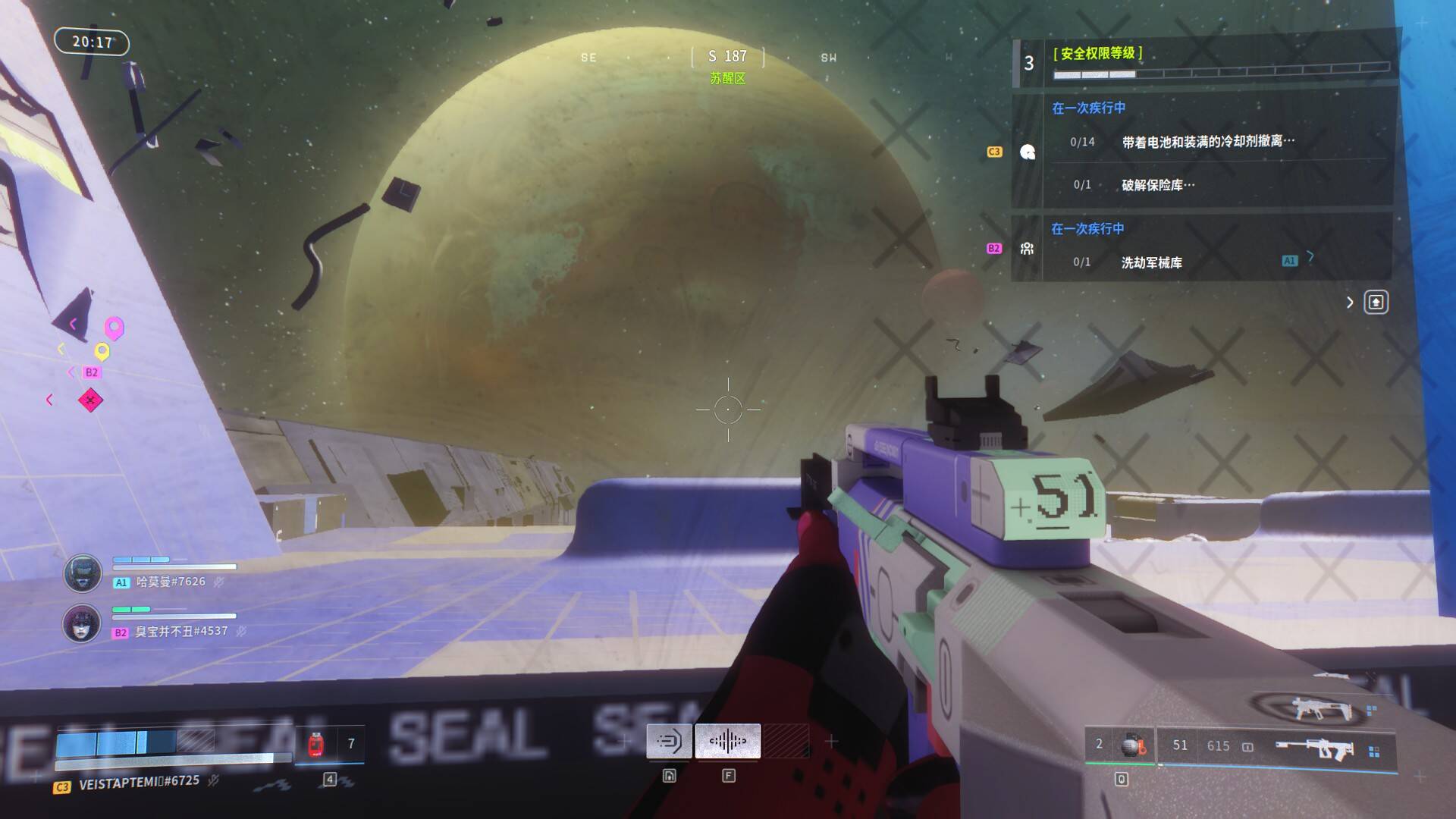Select teammate 哈莫曼#7626 portrait
The height and width of the screenshot is (819, 1456).
point(82,573)
